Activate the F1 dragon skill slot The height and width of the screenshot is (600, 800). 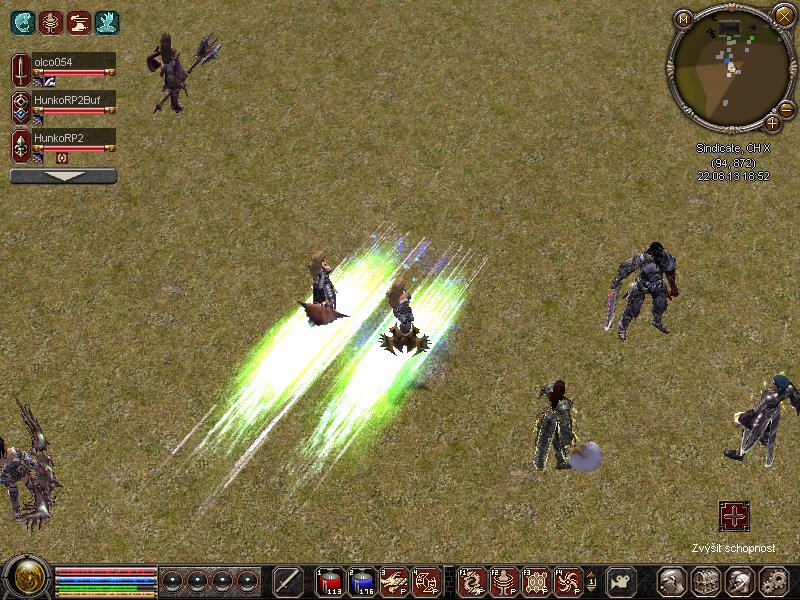point(472,581)
